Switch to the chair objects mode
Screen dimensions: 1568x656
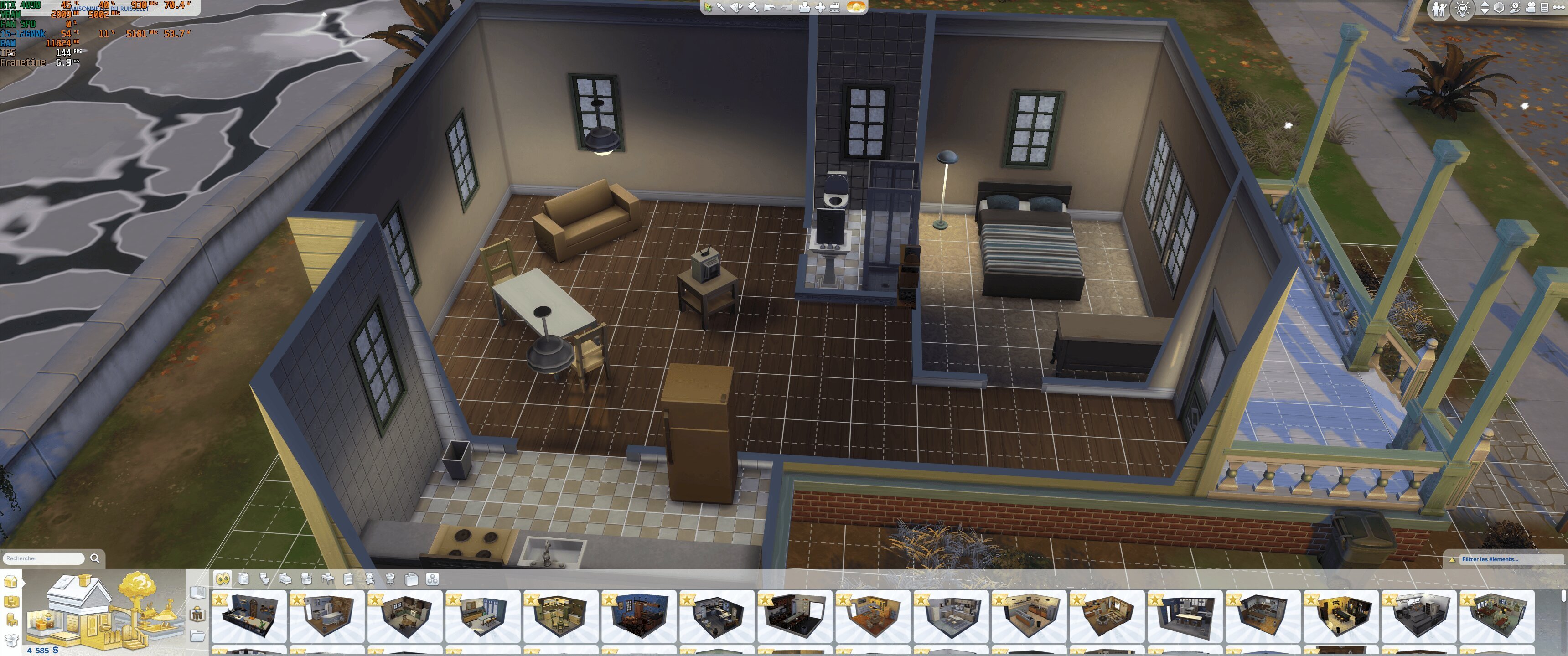pos(11,620)
